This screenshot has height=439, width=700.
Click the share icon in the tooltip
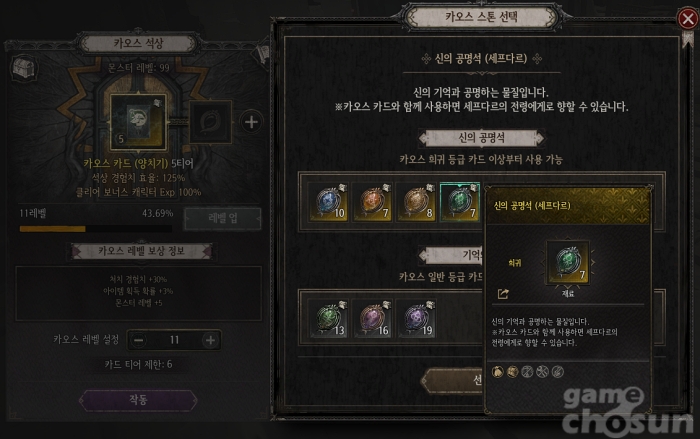pyautogui.click(x=502, y=294)
